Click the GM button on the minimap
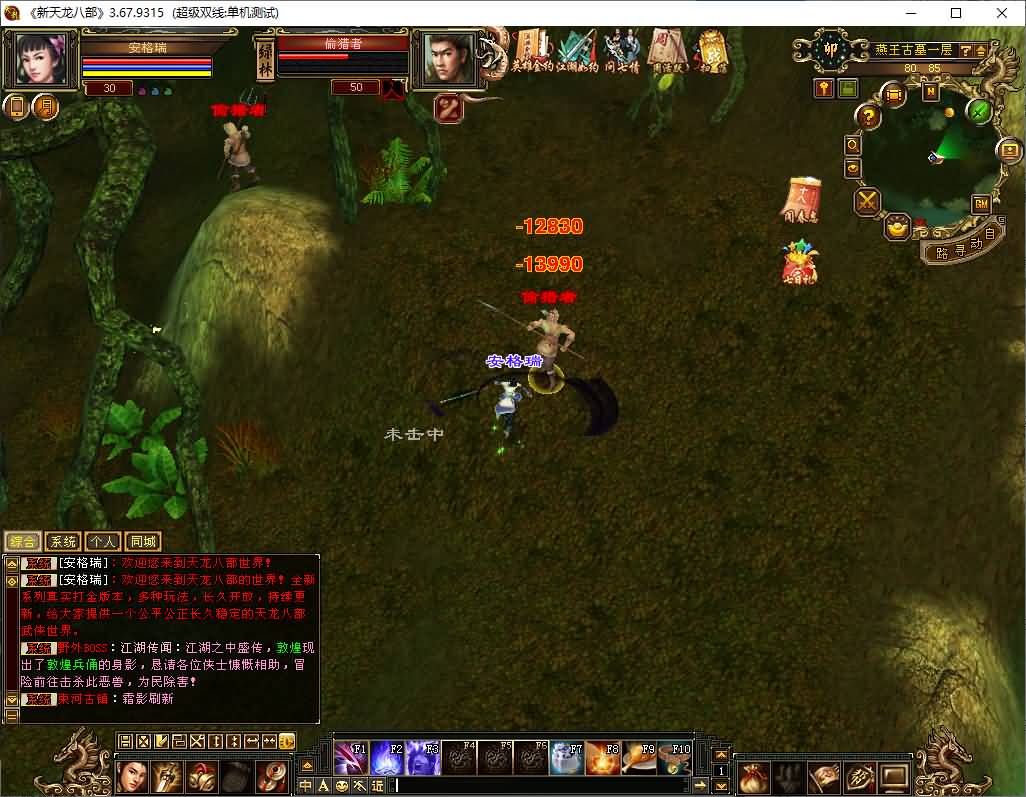Image resolution: width=1026 pixels, height=797 pixels. [981, 204]
